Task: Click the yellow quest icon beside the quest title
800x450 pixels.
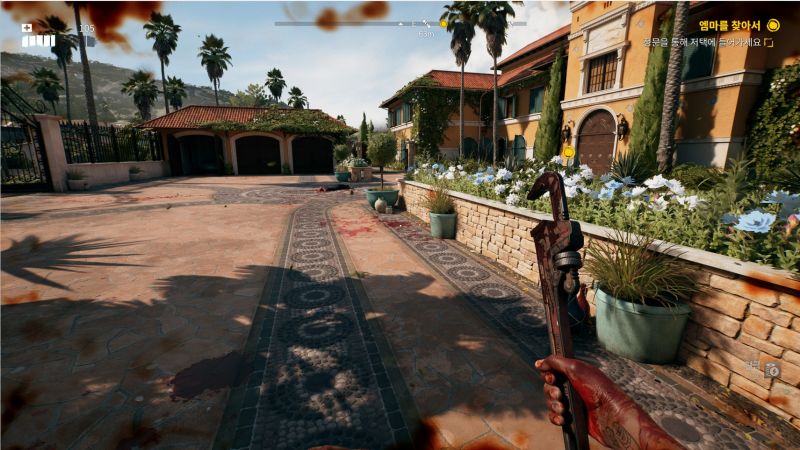Action: click(x=773, y=25)
